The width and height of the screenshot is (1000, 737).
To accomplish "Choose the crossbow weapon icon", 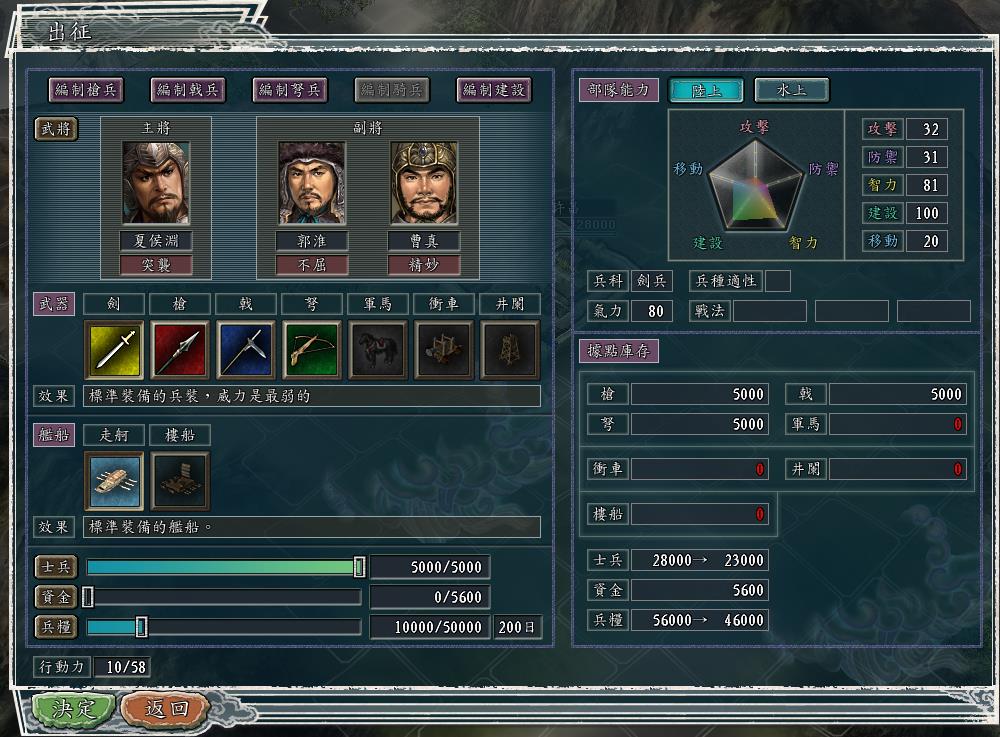I will point(312,349).
